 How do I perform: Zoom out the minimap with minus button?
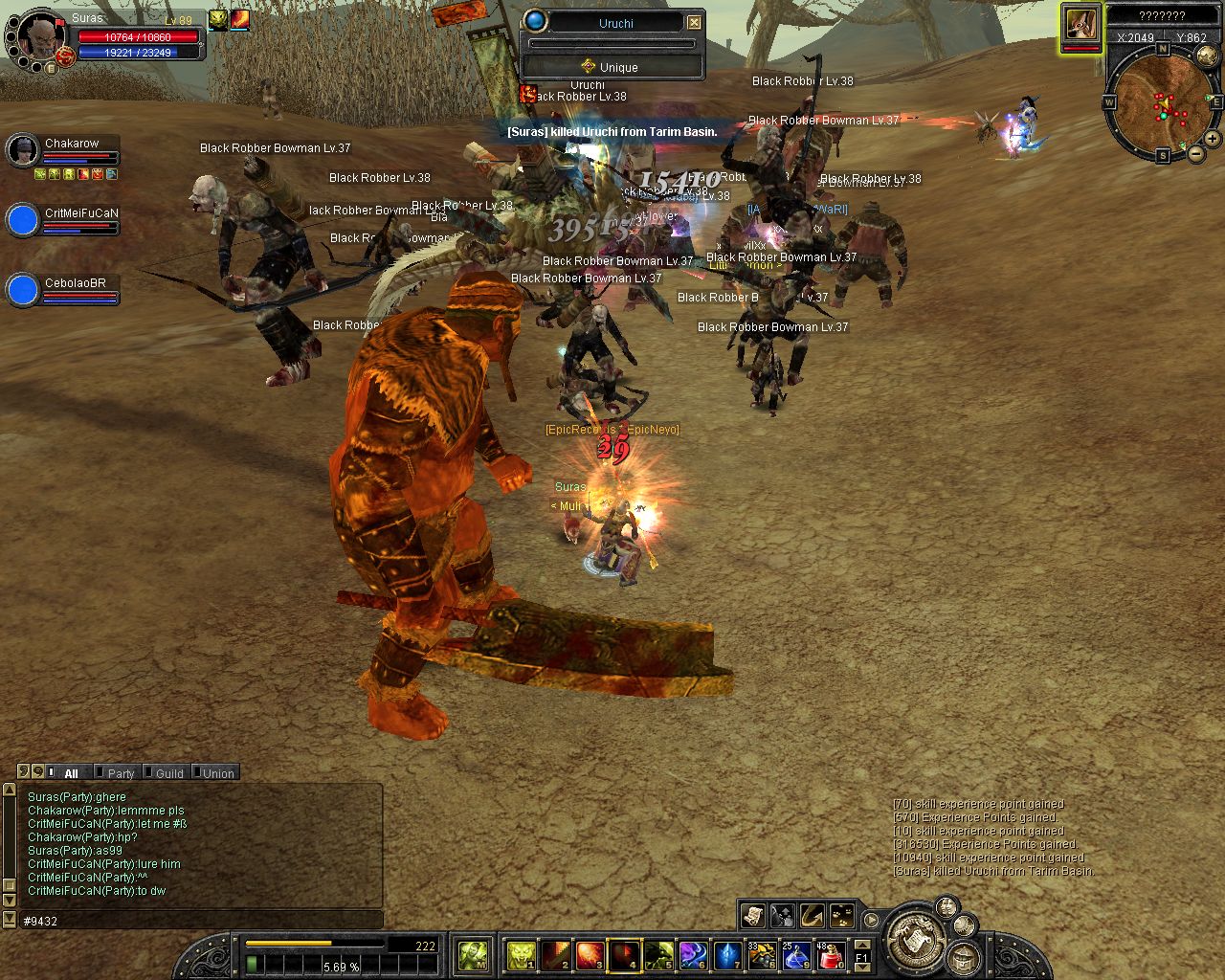[1195, 153]
